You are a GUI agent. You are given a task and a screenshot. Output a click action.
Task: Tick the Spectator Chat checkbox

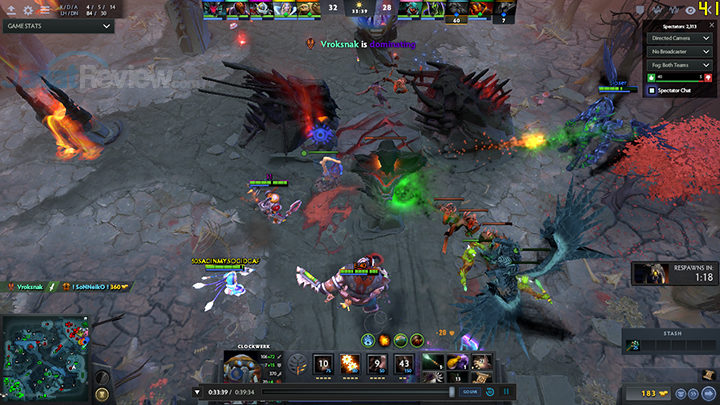pyautogui.click(x=653, y=90)
